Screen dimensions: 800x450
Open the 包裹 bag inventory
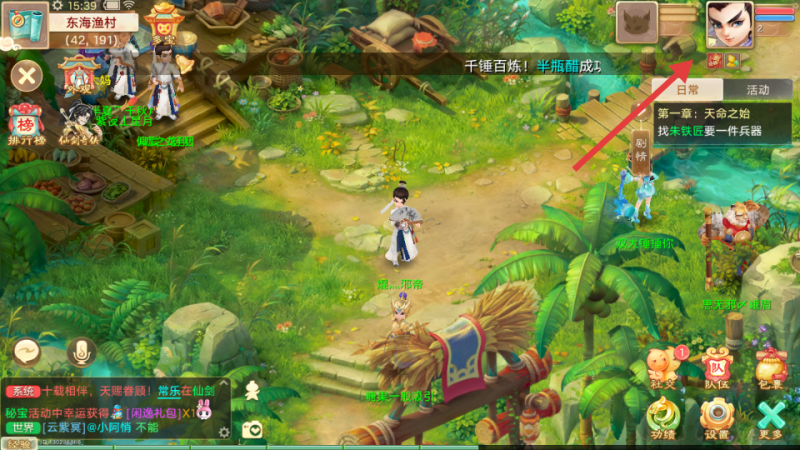coord(770,365)
